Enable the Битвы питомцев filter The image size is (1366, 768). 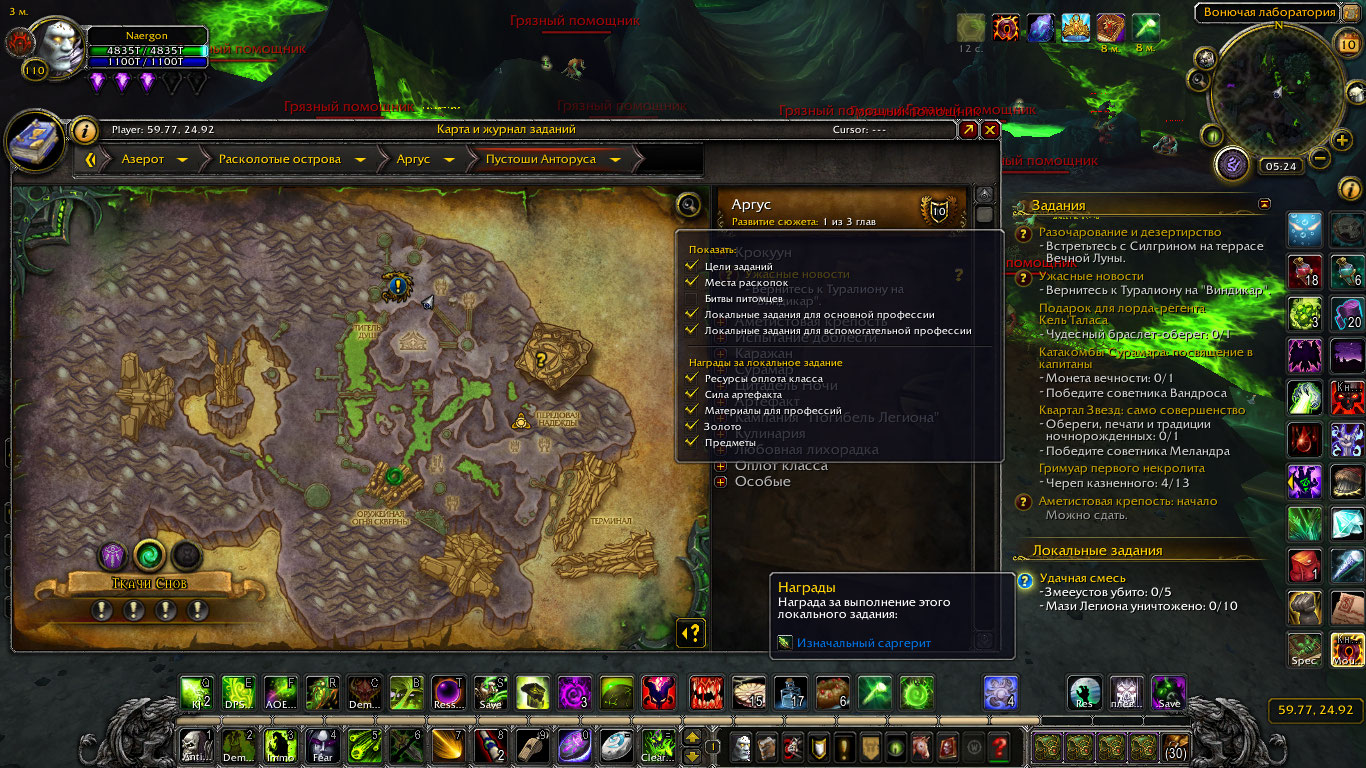[691, 298]
